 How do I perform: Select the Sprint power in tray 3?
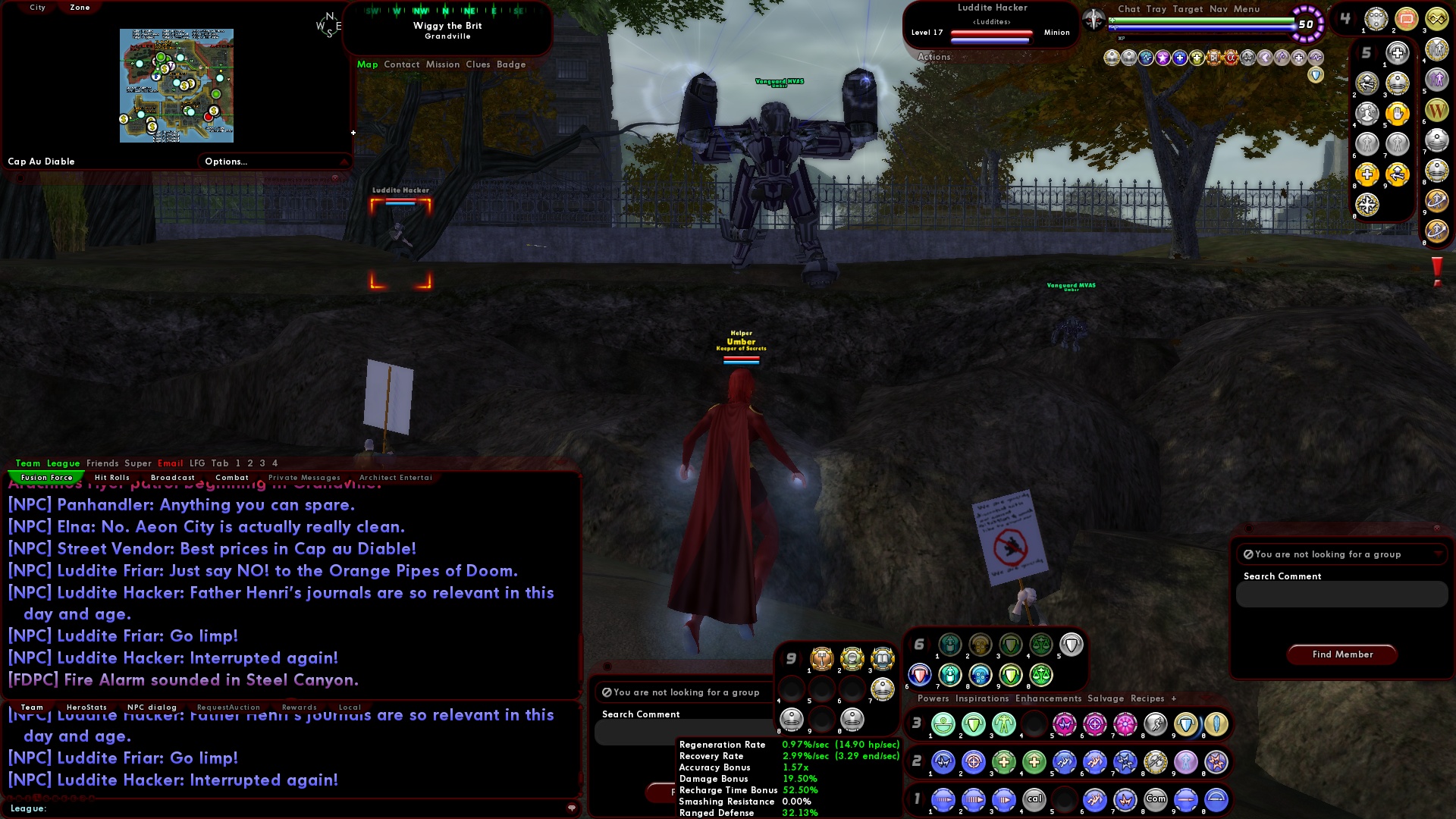click(x=1156, y=724)
